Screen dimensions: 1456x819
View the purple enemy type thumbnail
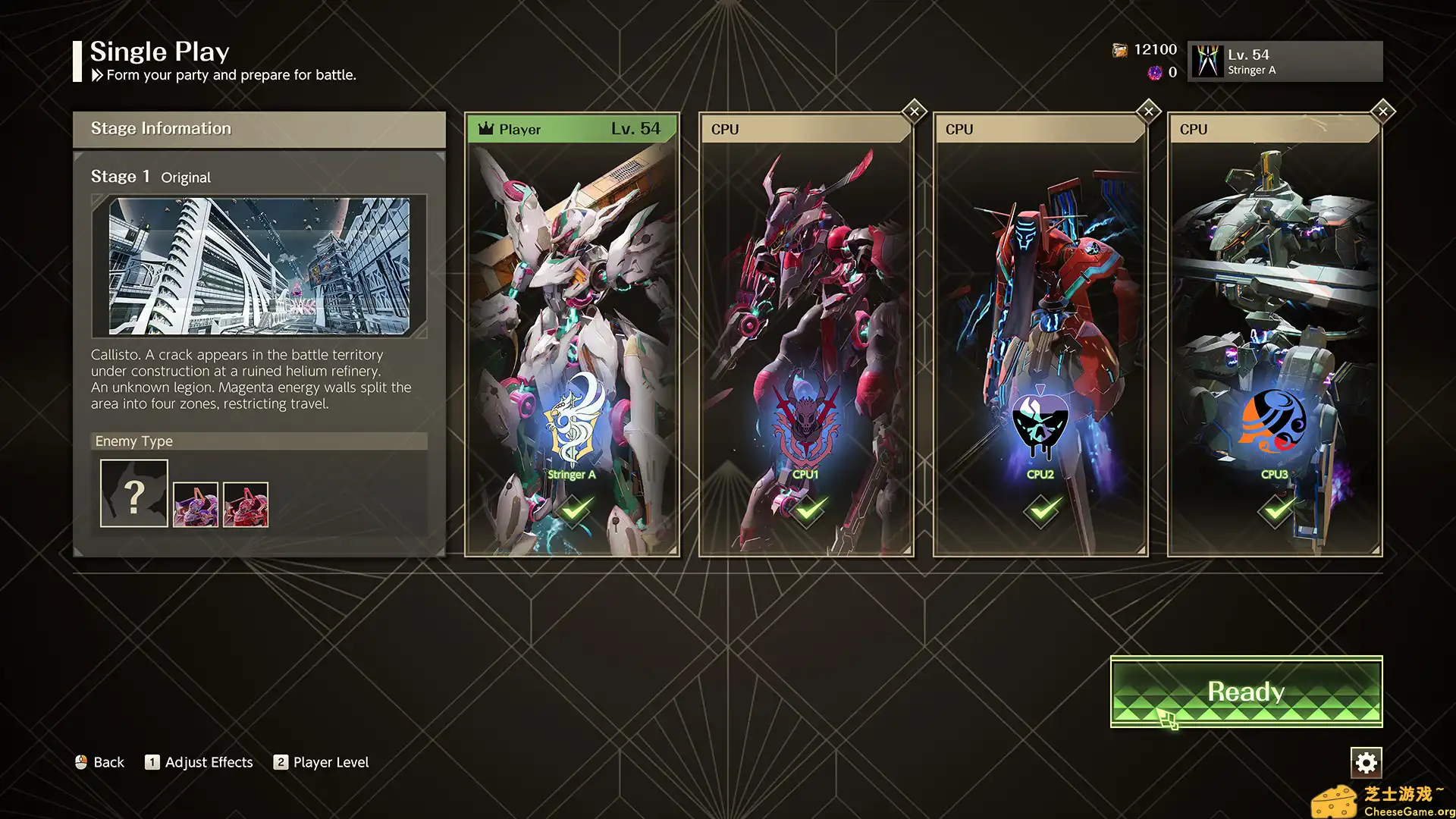(x=196, y=504)
